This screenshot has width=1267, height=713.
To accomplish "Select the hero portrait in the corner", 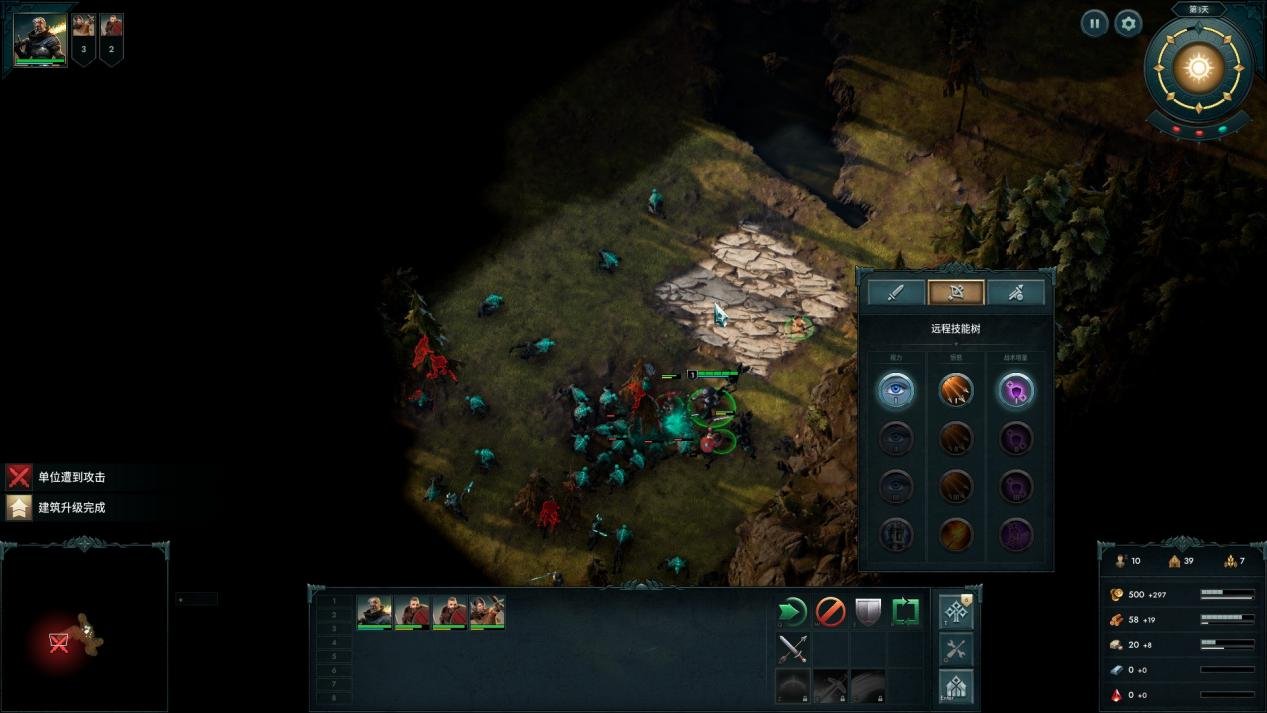I will tap(40, 39).
